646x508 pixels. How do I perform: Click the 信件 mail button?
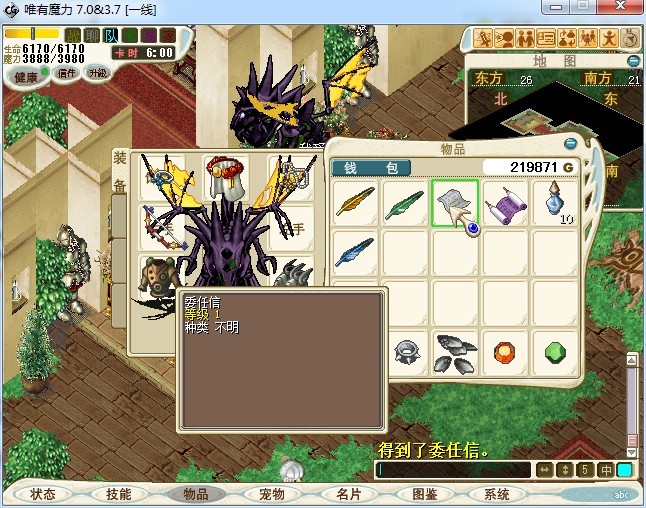click(x=67, y=73)
